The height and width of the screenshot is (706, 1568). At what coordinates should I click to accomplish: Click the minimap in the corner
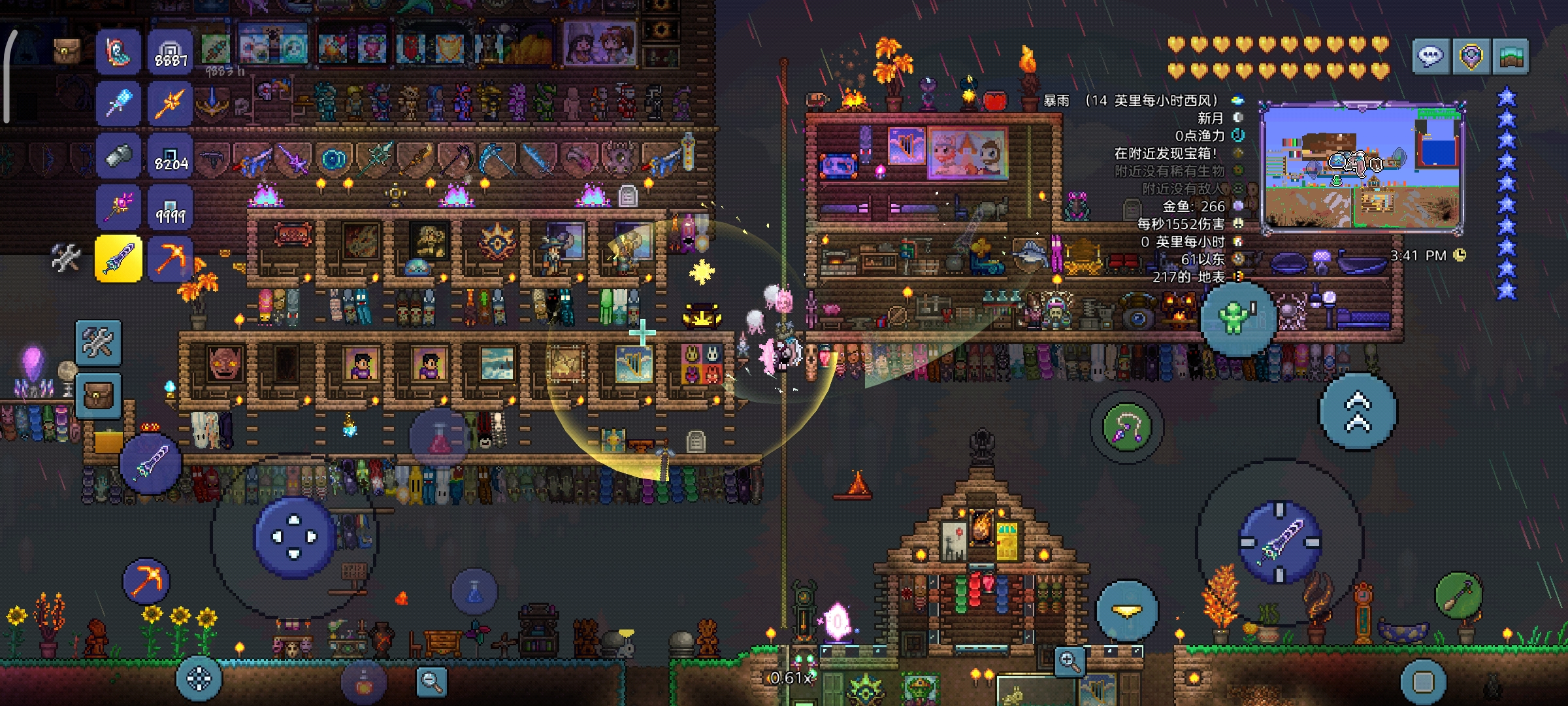pos(1362,169)
